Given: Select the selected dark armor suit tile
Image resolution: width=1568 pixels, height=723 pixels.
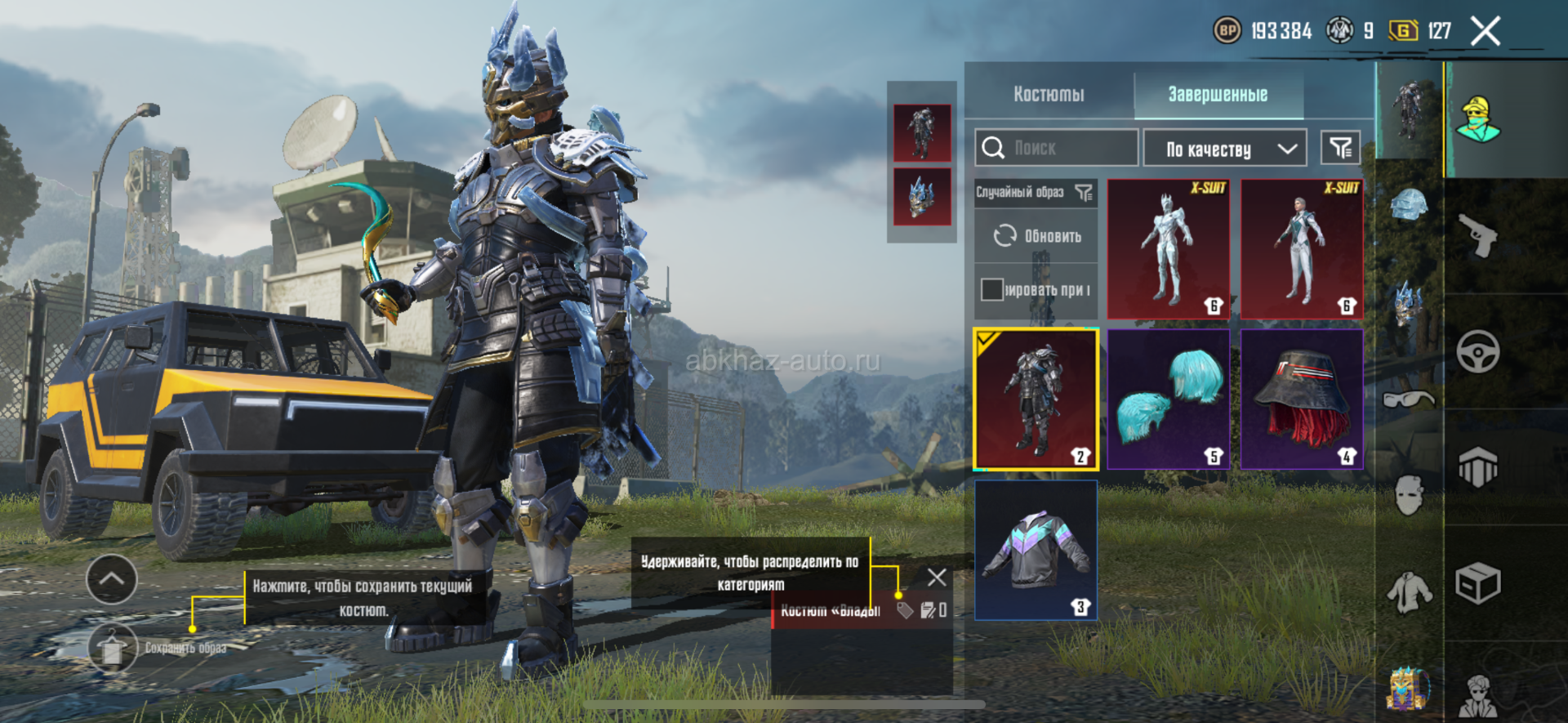Looking at the screenshot, I should (x=1036, y=399).
